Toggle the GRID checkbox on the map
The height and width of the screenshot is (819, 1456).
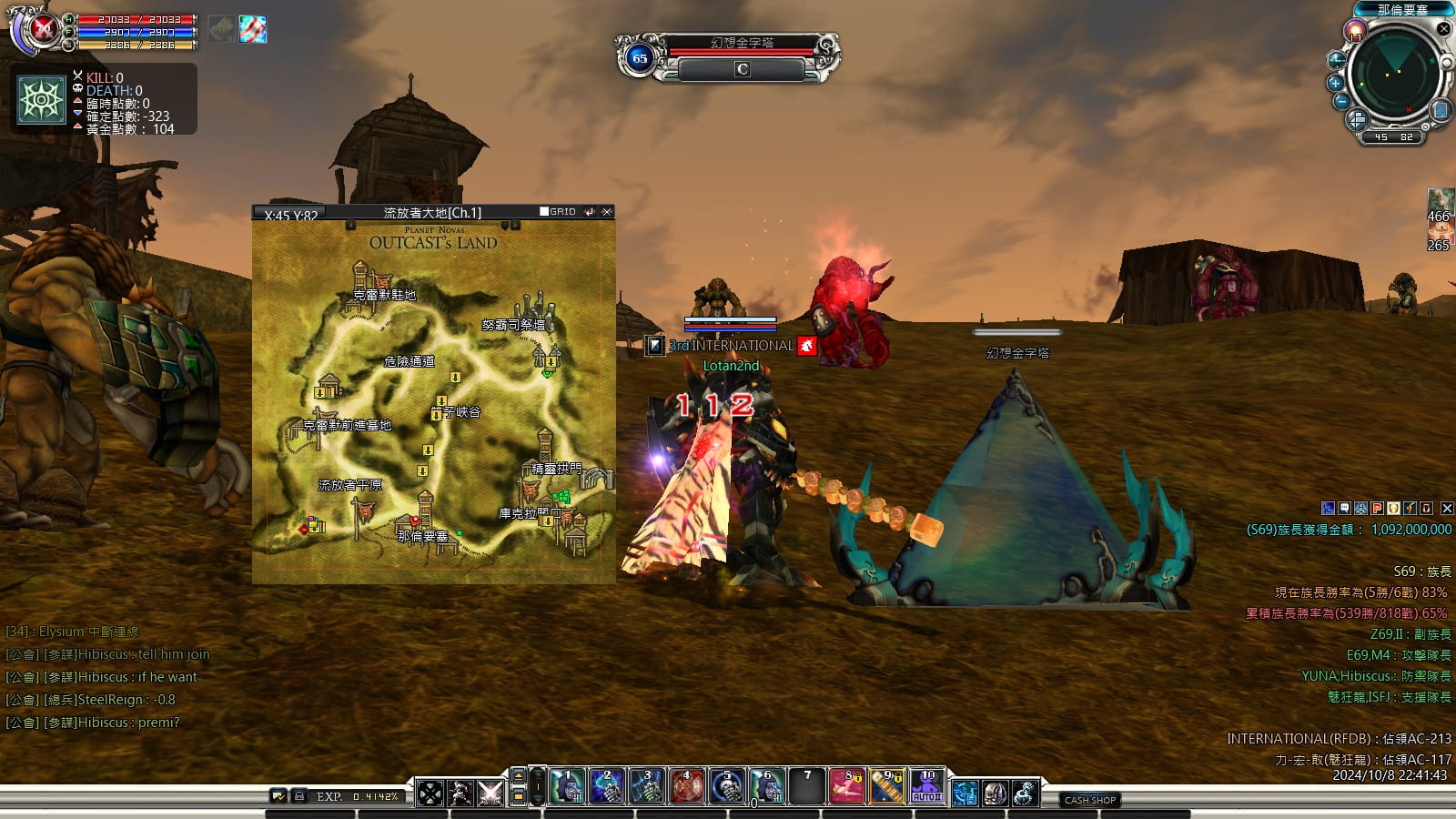tap(544, 212)
